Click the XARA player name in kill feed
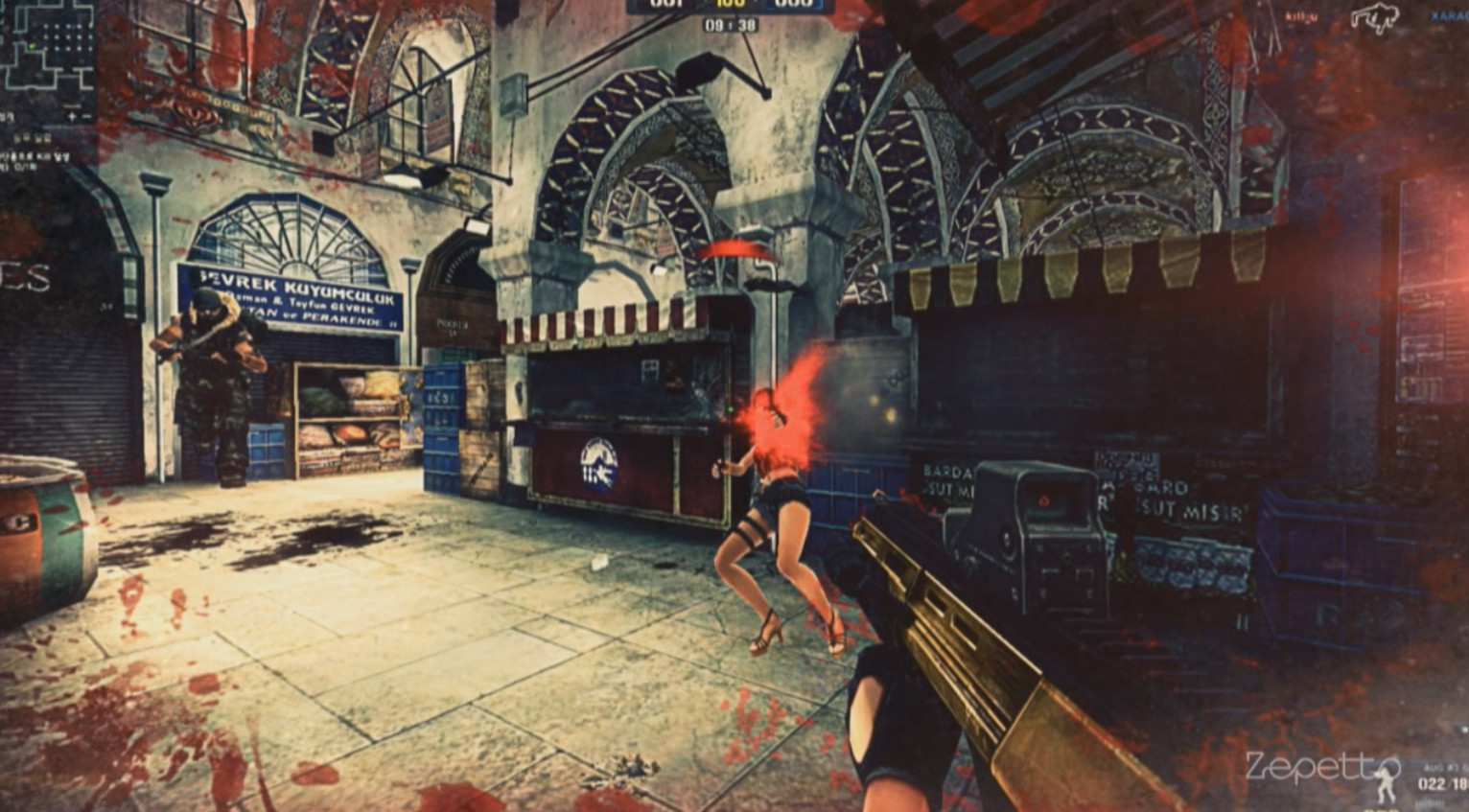1469x812 pixels. coord(1448,14)
